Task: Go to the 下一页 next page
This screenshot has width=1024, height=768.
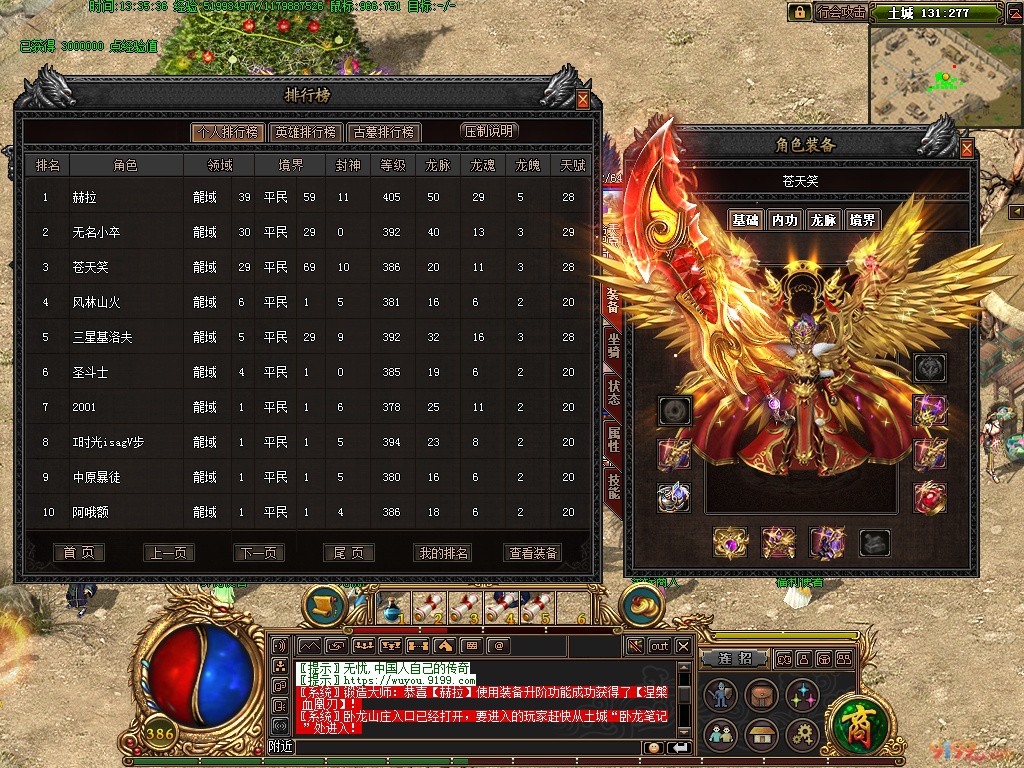Action: 259,553
